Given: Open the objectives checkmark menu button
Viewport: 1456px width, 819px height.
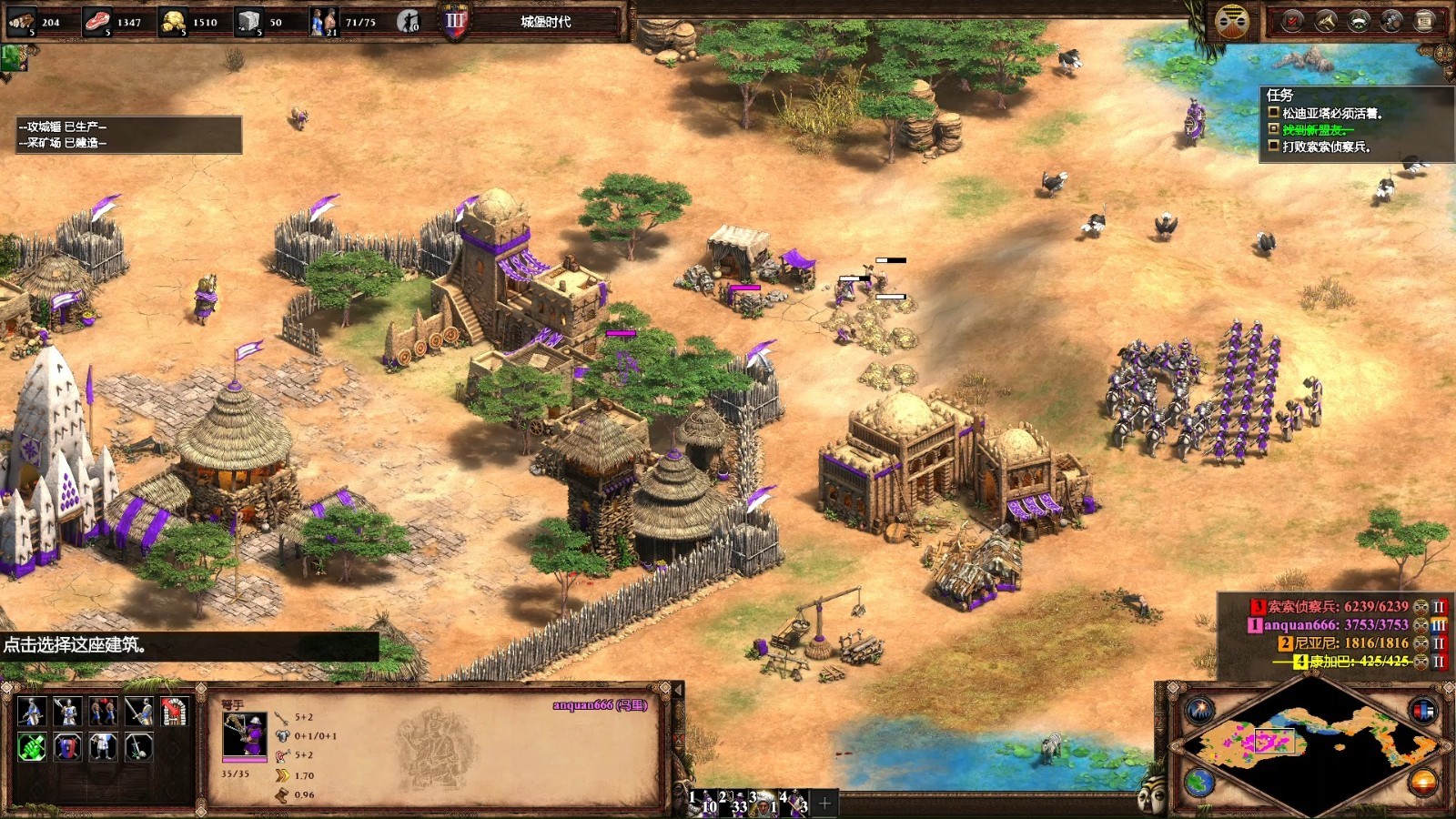Looking at the screenshot, I should (1291, 21).
